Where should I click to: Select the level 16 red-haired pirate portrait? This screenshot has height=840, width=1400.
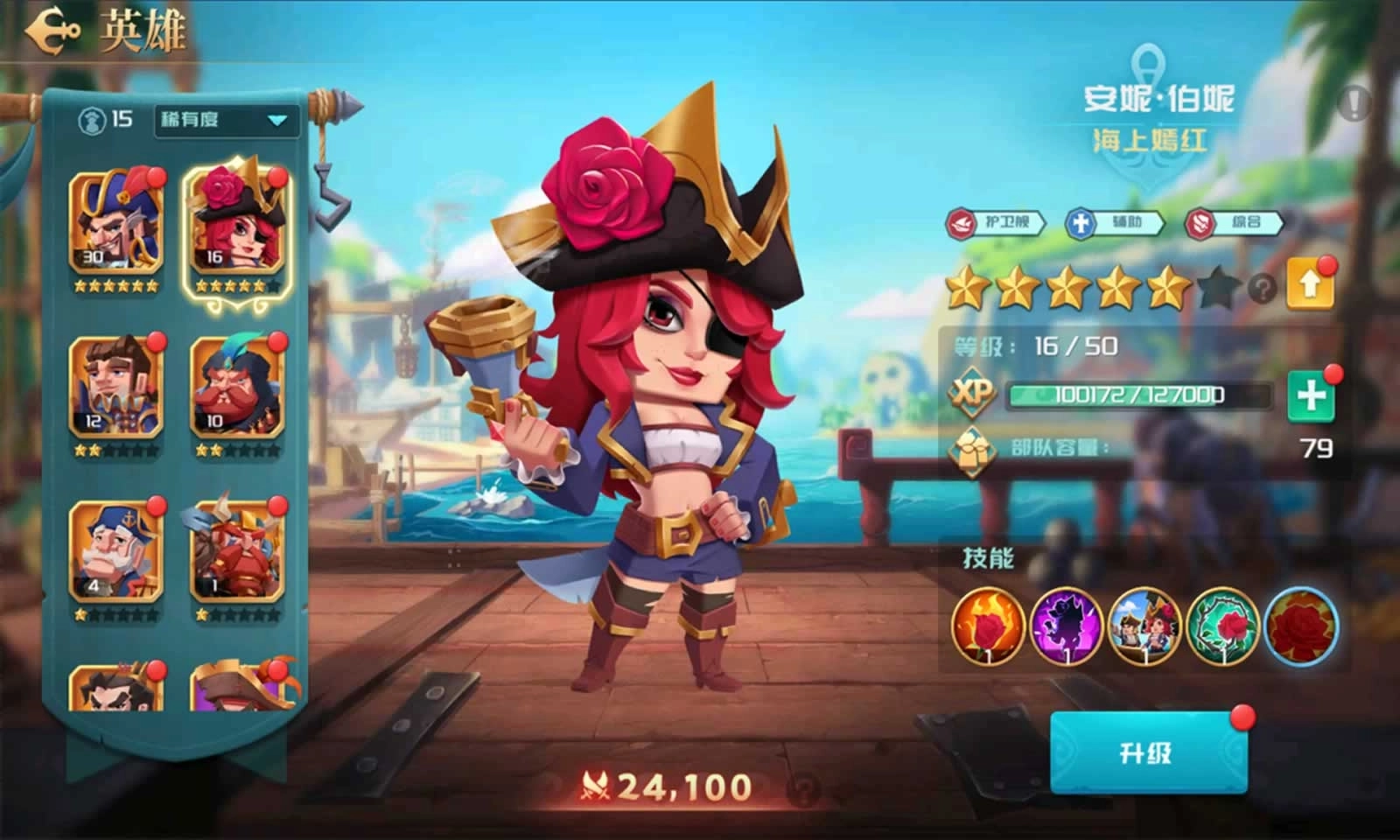tap(237, 222)
